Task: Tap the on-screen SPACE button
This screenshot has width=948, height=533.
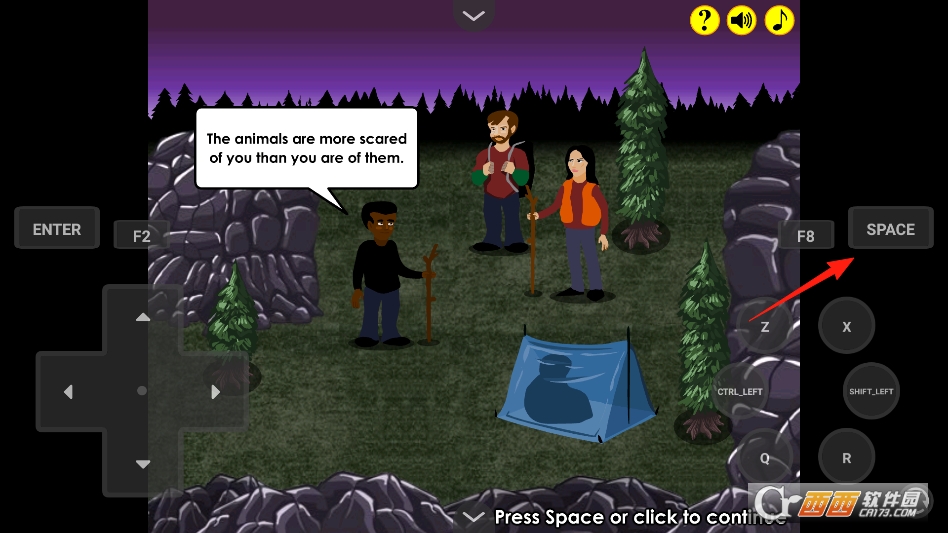Action: point(890,229)
